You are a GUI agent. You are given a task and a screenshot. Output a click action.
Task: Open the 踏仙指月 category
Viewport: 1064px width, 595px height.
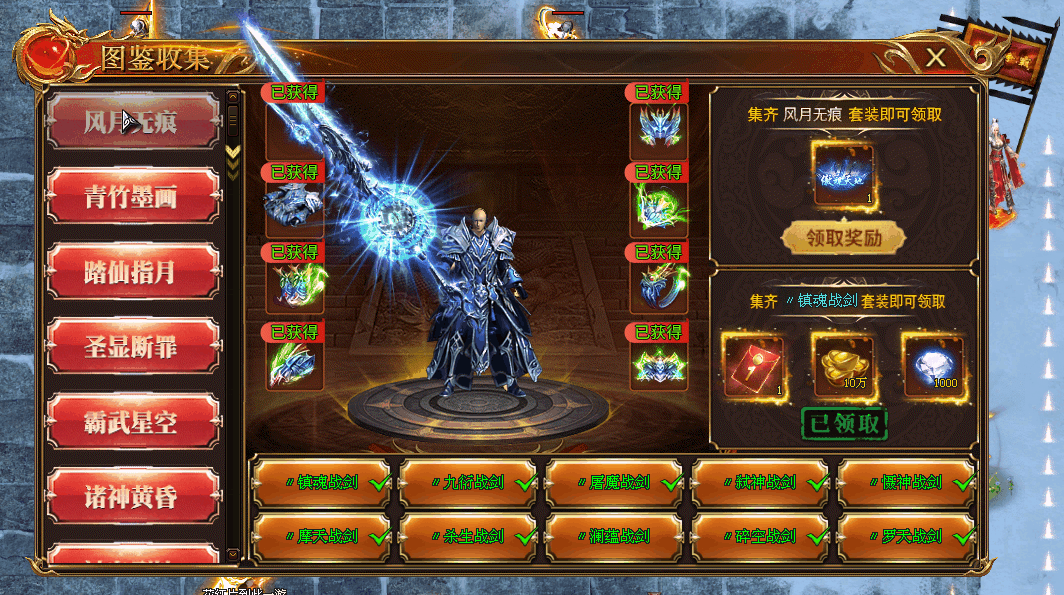click(132, 271)
